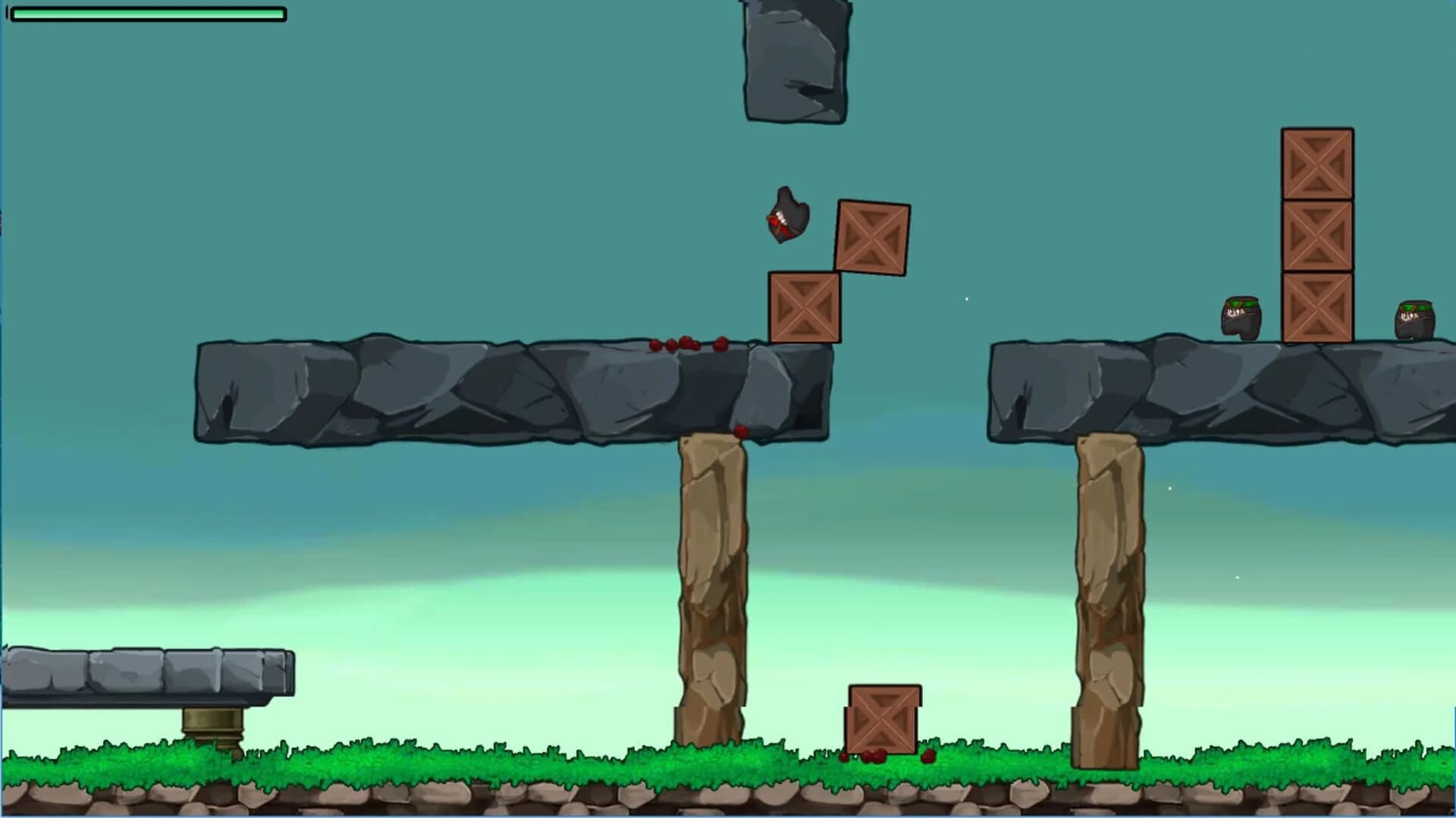This screenshot has width=1456, height=818.
Task: Select the topmost crate of the right stack
Action: pos(1316,162)
